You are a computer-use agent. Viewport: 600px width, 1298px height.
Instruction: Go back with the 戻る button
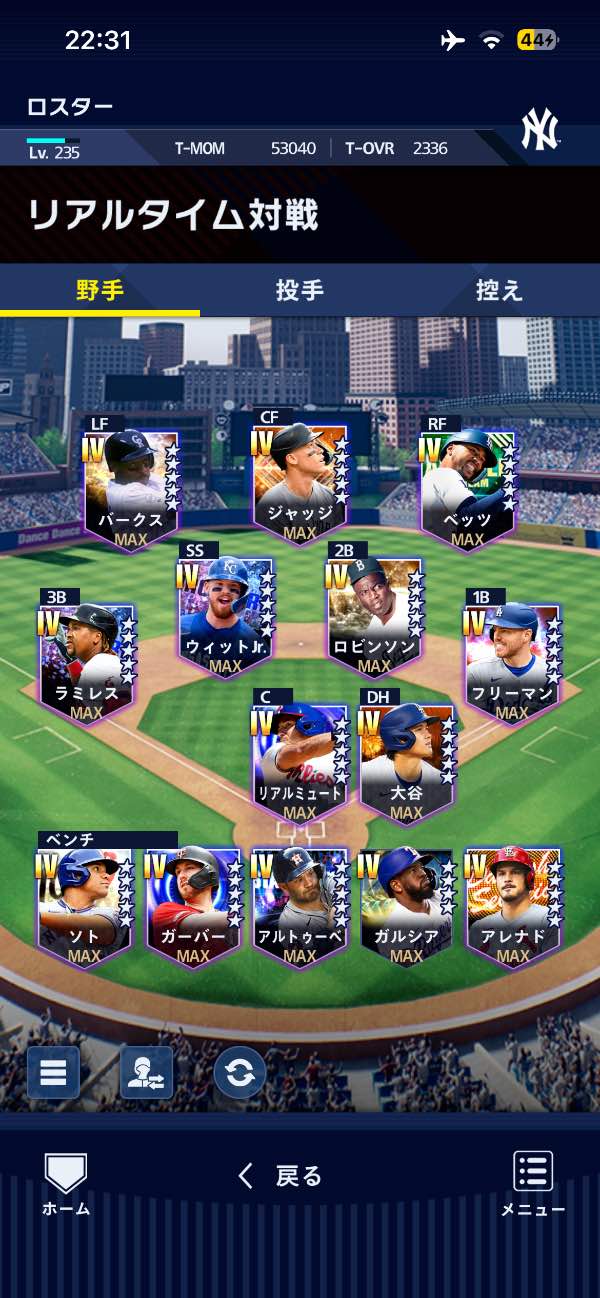281,1176
